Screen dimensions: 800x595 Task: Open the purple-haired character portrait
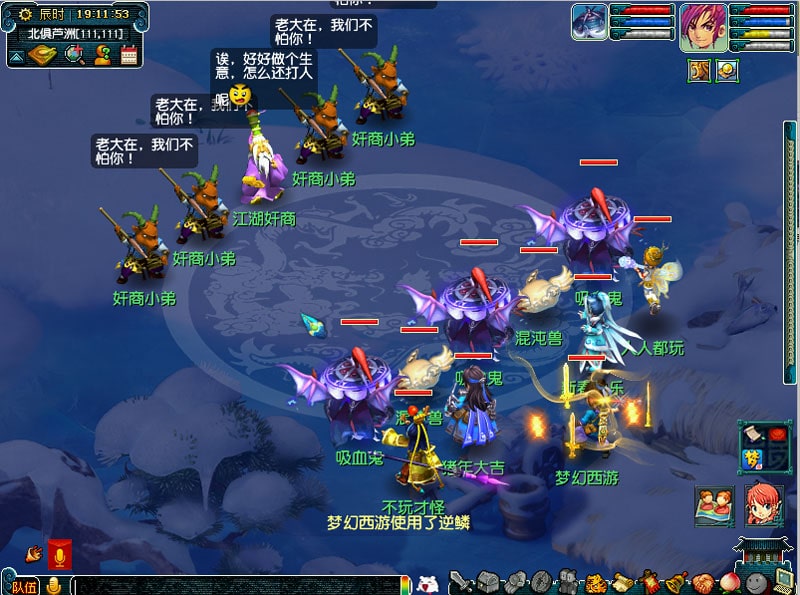click(703, 27)
